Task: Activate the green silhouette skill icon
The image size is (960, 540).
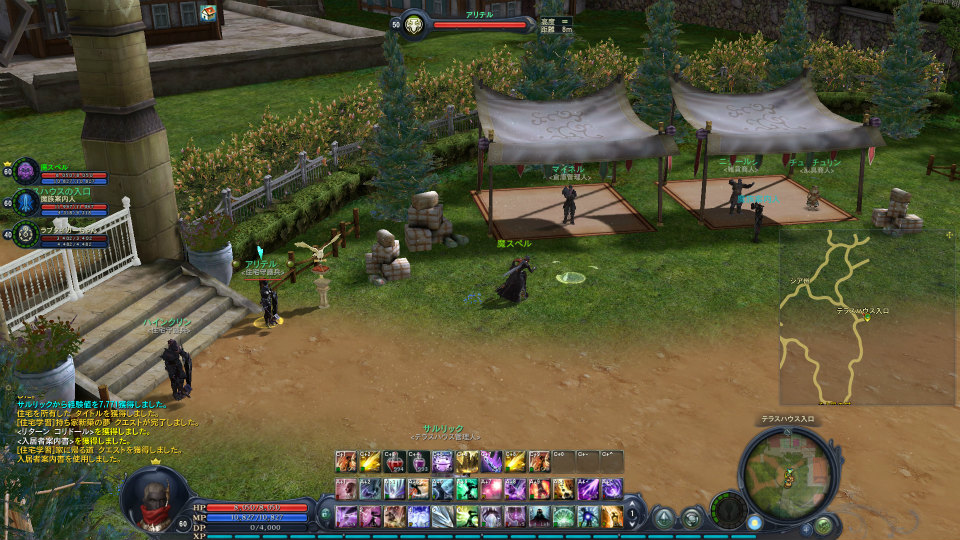Action: pos(467,489)
